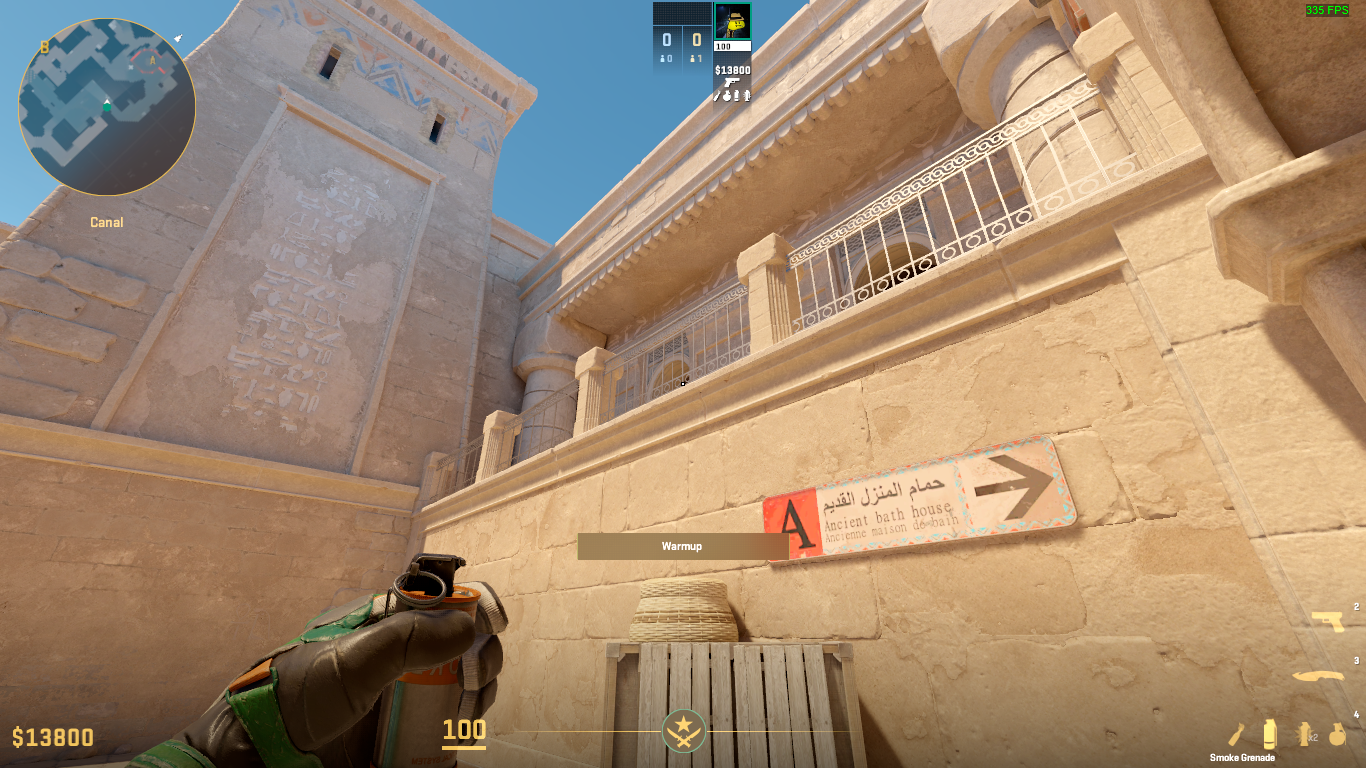Switch to the knife in slot 3
The image size is (1366, 768).
1317,677
